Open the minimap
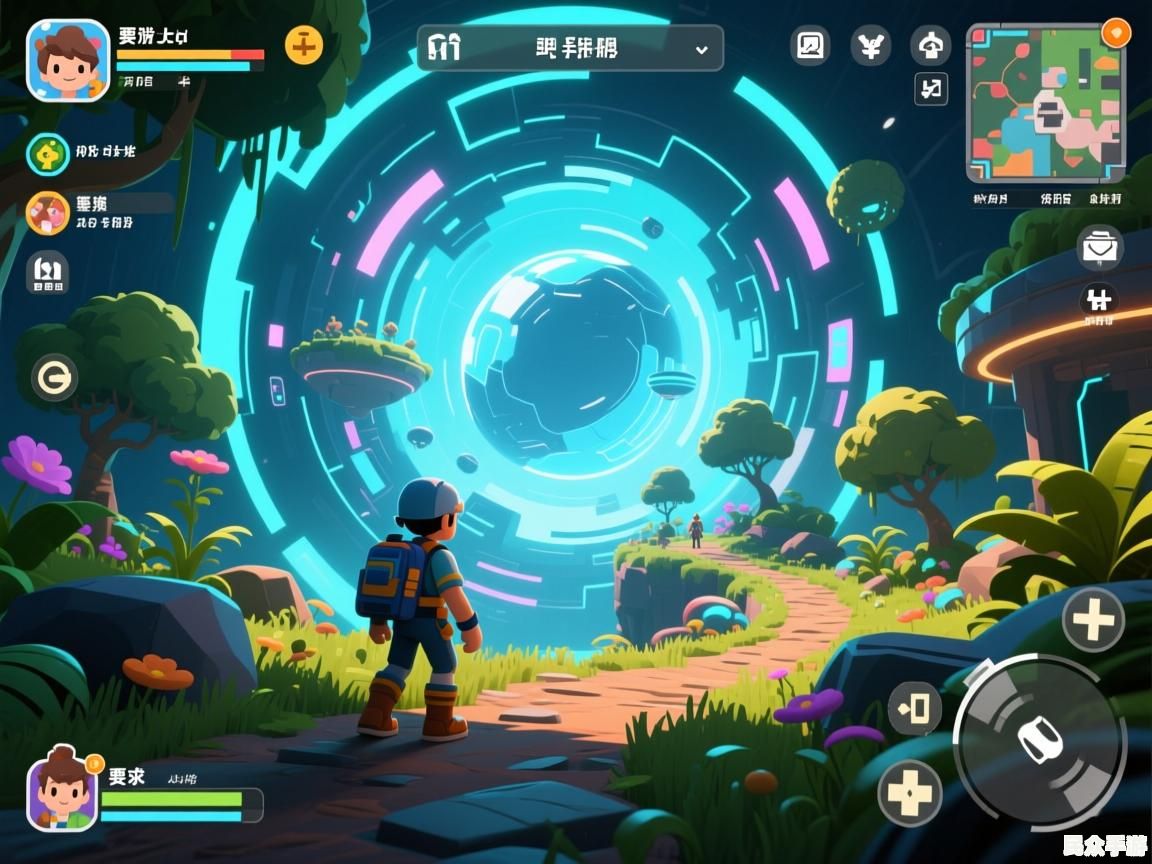Screen dimensions: 1152x864 (1045, 103)
